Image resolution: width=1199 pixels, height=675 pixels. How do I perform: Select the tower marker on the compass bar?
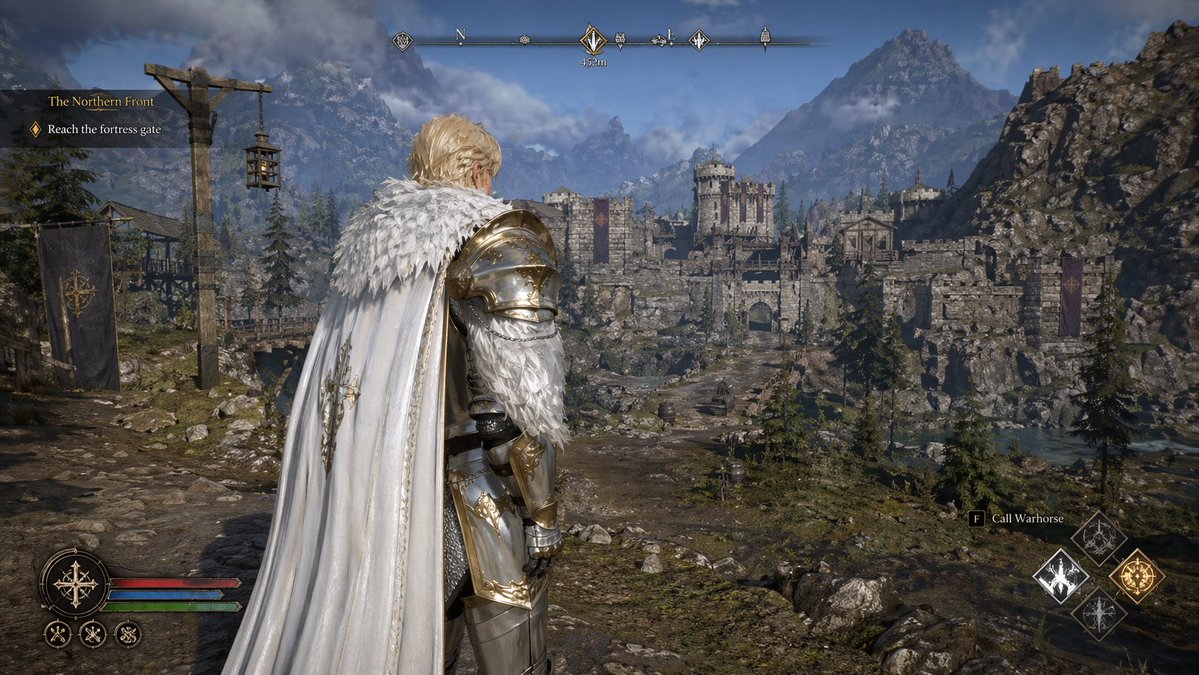pyautogui.click(x=765, y=38)
